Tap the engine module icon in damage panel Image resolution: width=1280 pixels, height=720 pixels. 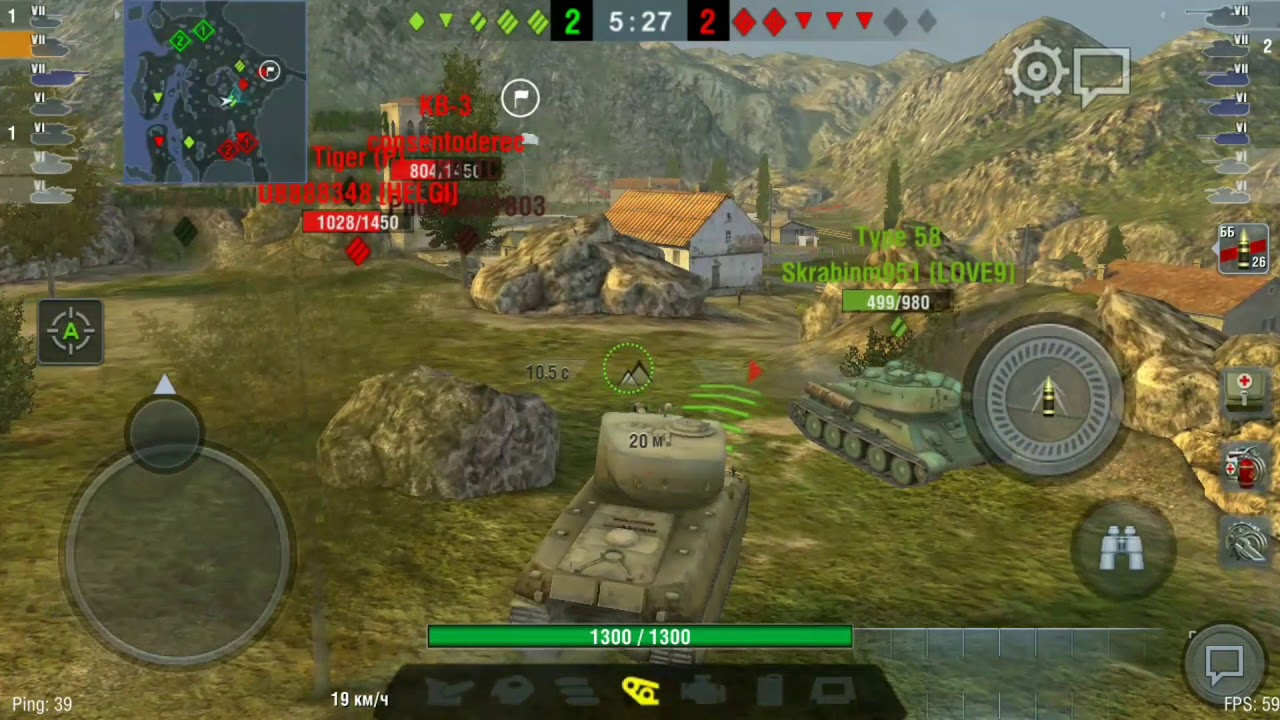point(703,691)
